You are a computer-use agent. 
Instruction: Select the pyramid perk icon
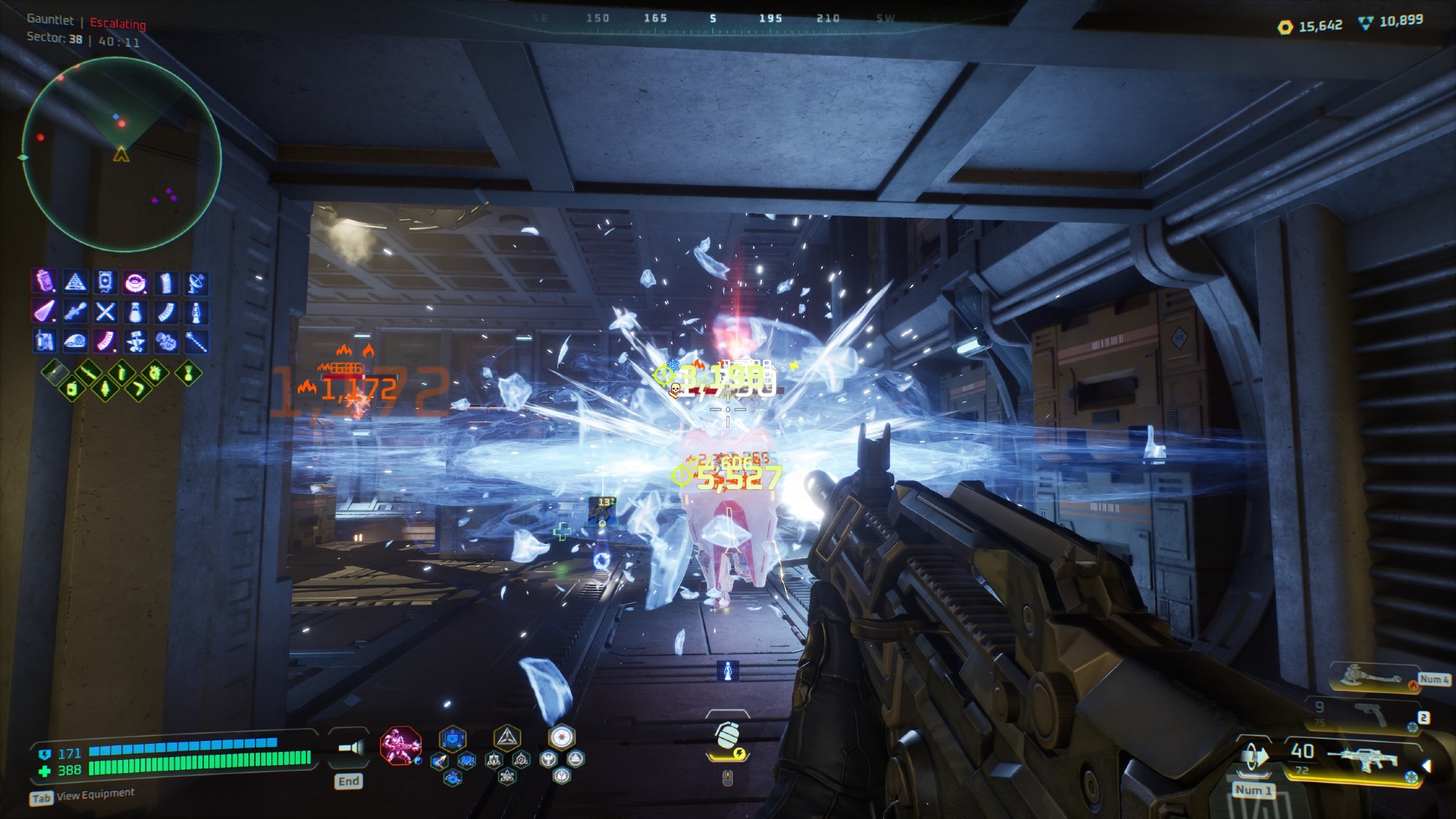pos(75,282)
